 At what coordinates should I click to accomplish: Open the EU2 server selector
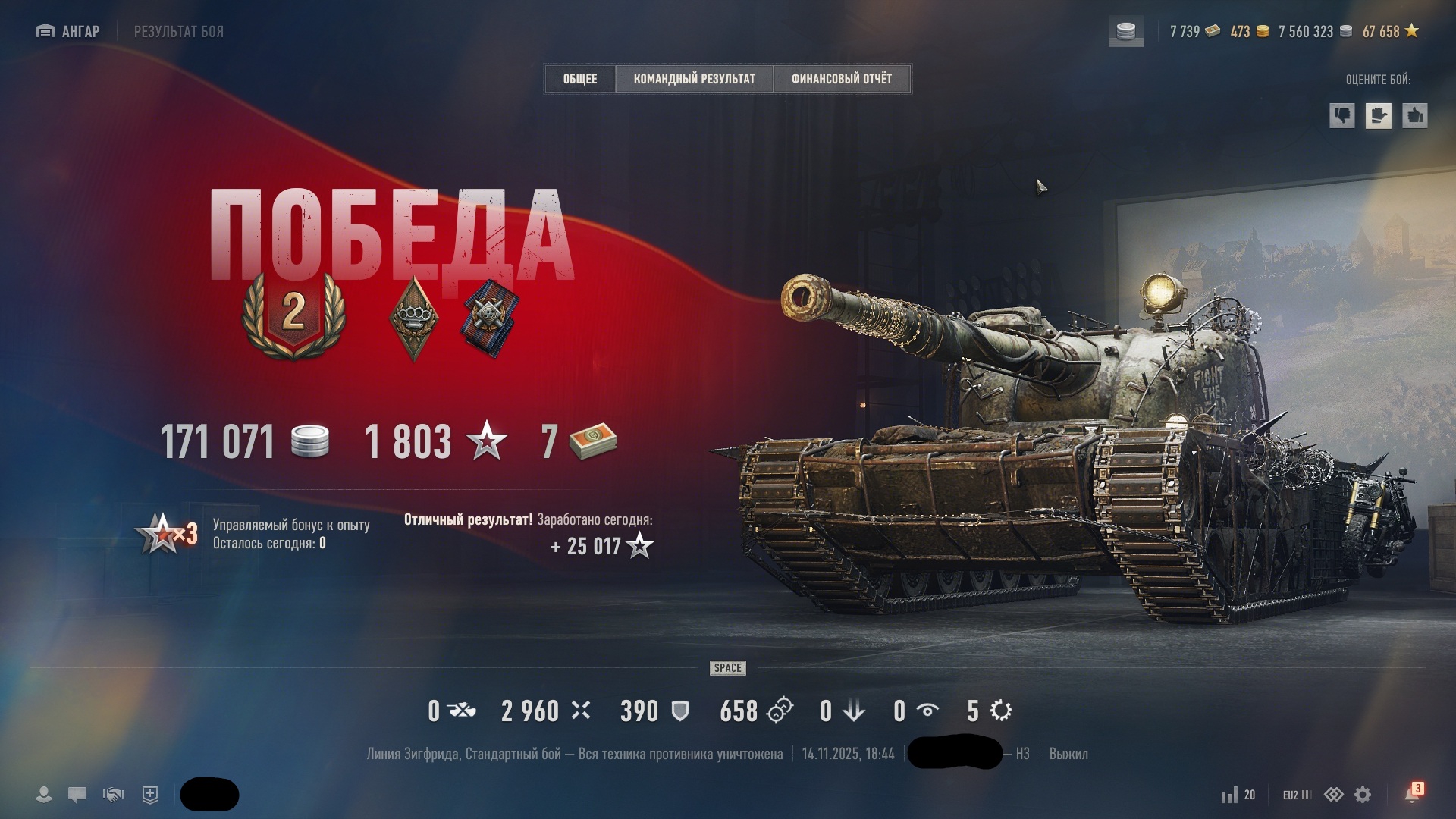tap(1297, 795)
